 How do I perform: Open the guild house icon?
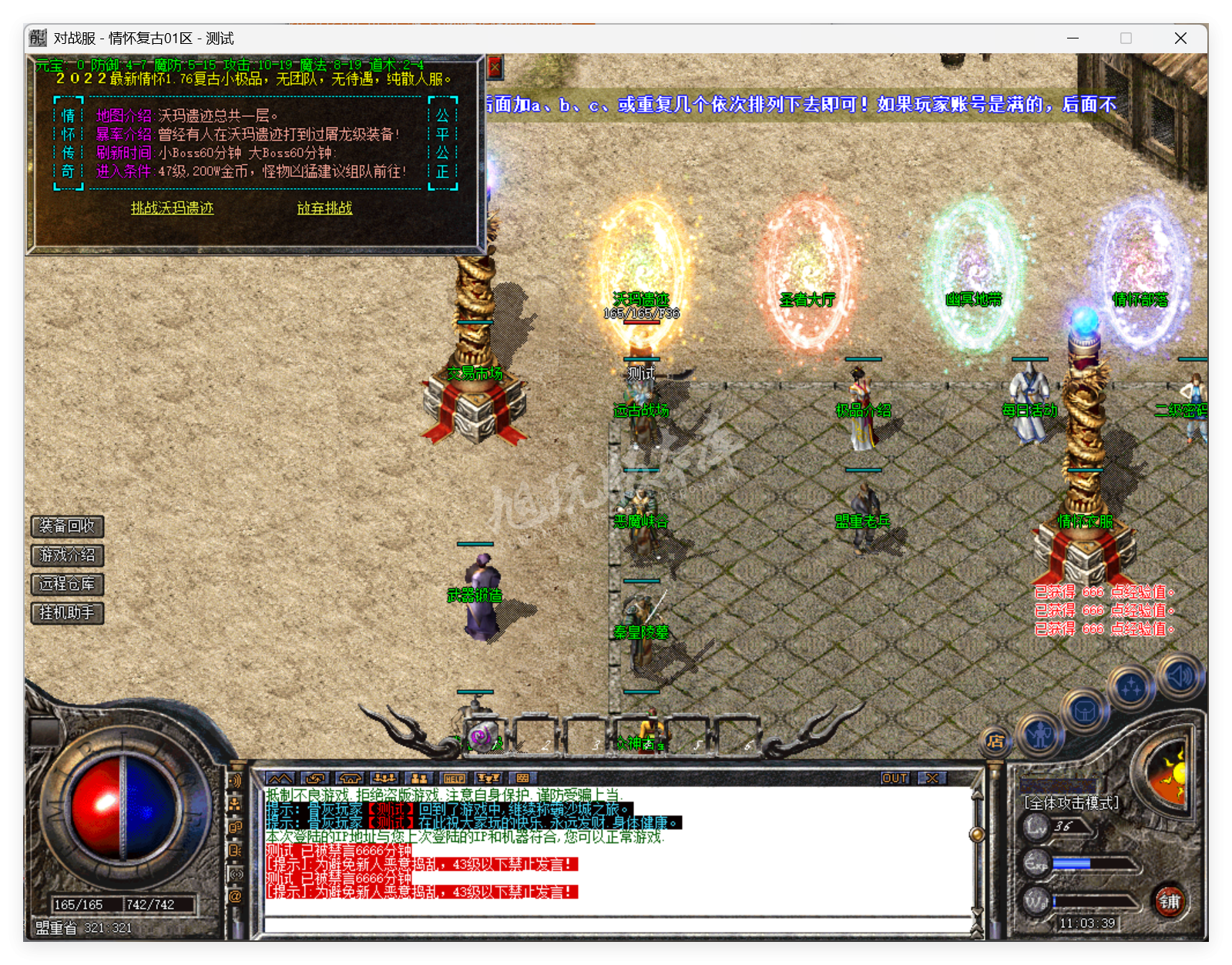point(350,779)
